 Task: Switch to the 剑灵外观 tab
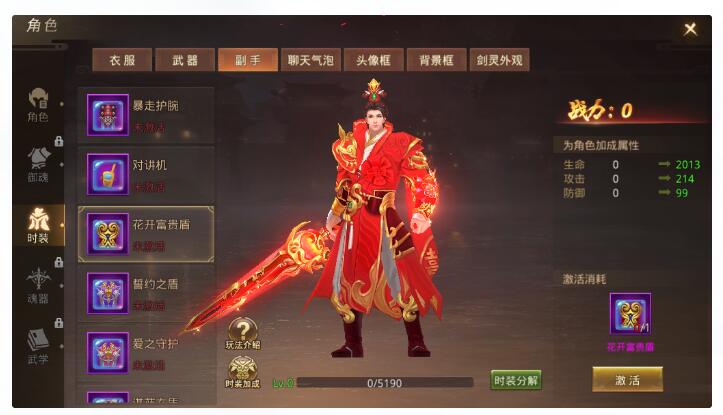click(x=499, y=60)
